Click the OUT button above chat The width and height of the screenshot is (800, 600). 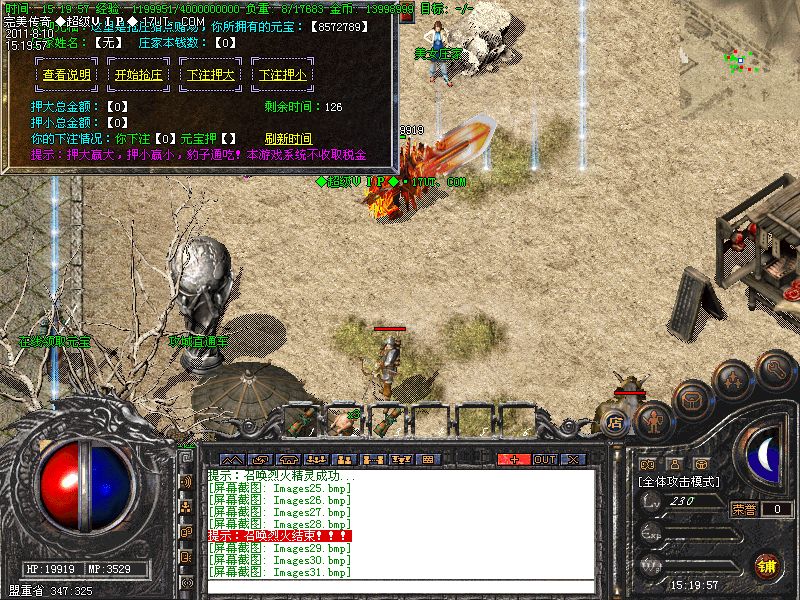pos(544,459)
